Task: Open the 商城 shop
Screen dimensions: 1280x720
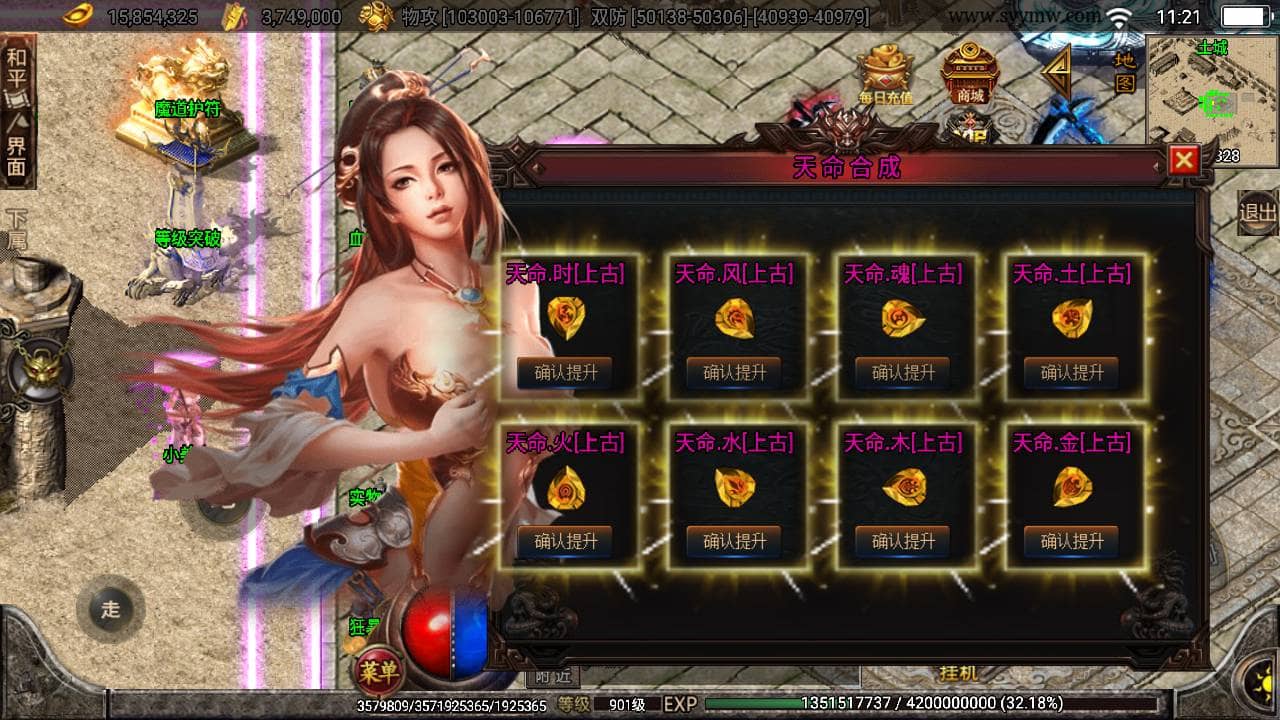Action: pyautogui.click(x=969, y=73)
